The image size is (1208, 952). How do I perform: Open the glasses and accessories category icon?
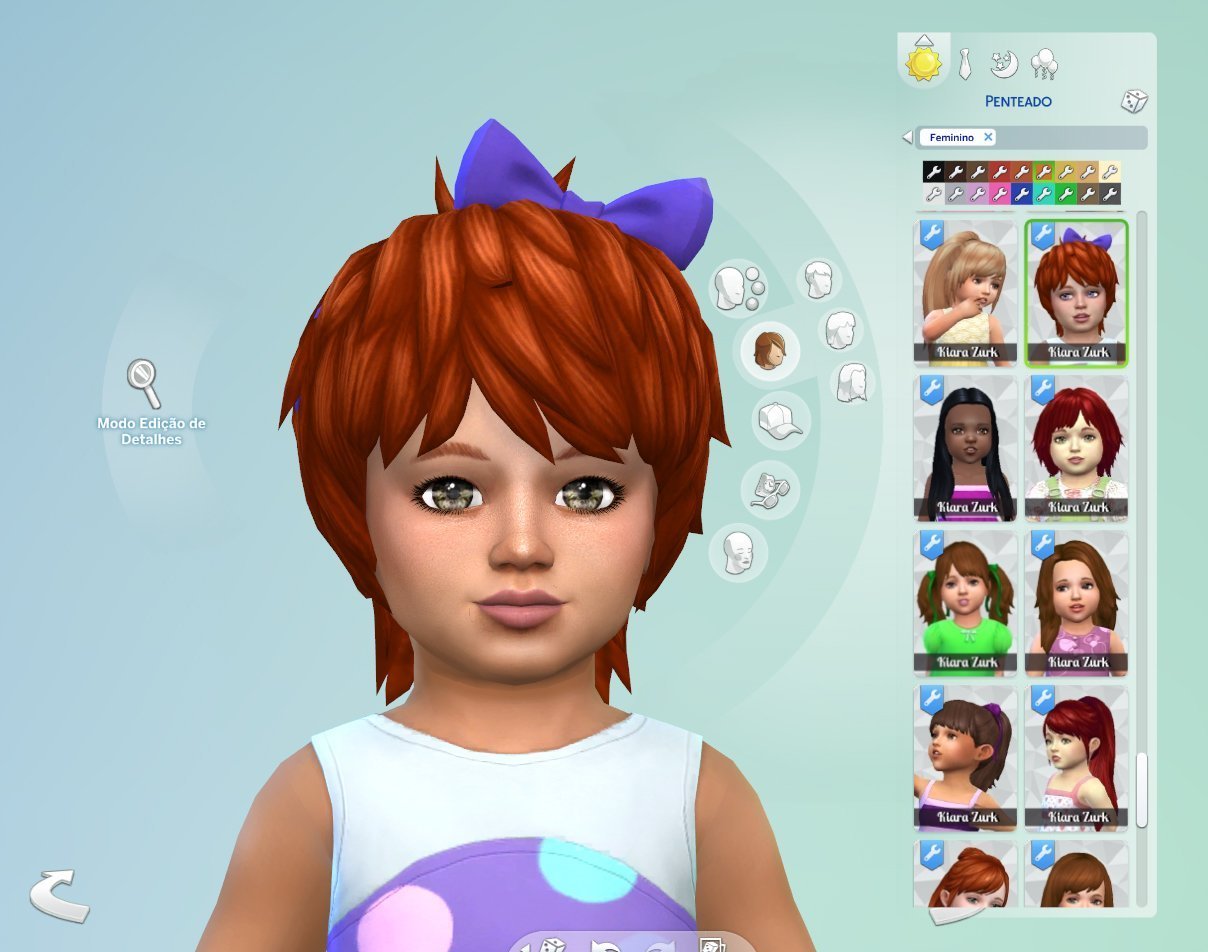coord(770,488)
